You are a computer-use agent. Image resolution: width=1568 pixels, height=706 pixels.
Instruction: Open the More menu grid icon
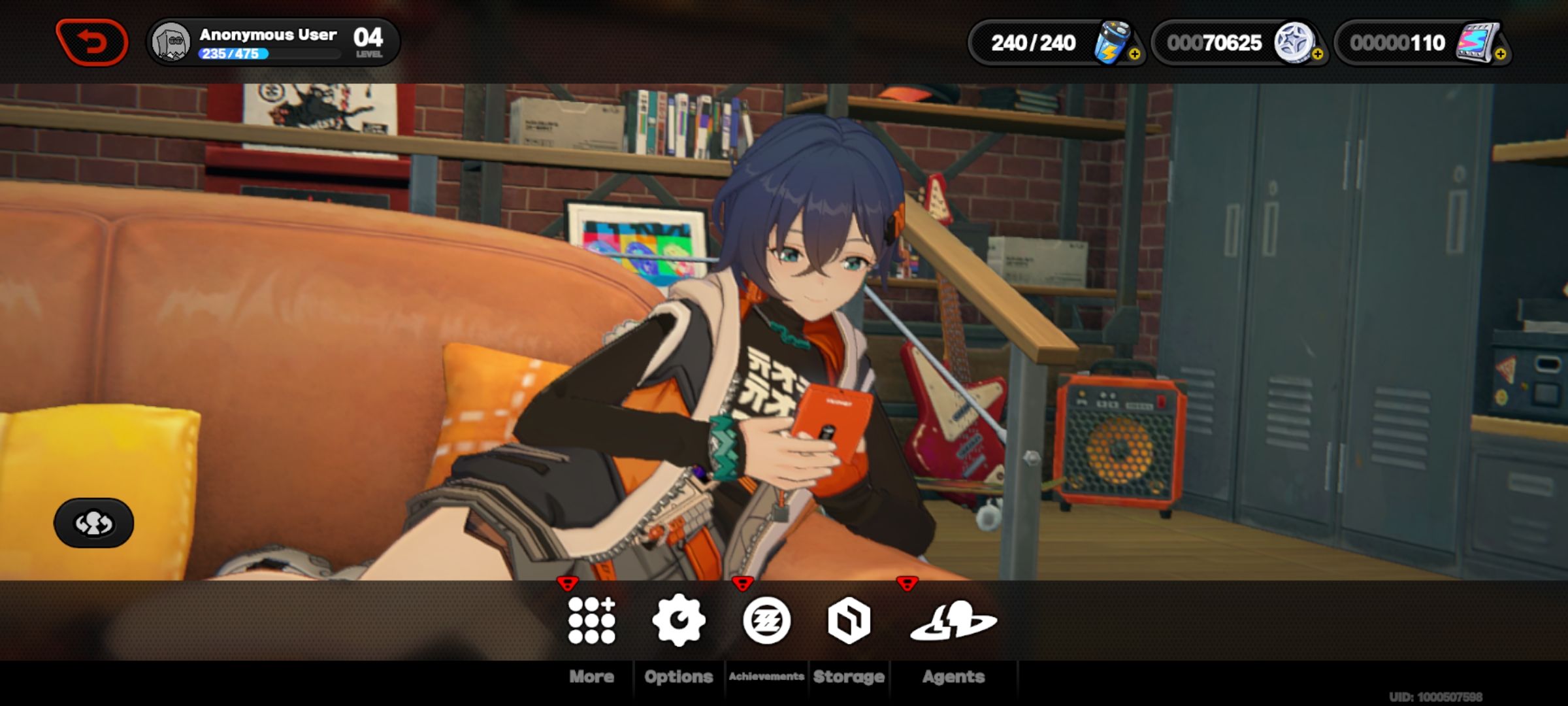coord(591,620)
